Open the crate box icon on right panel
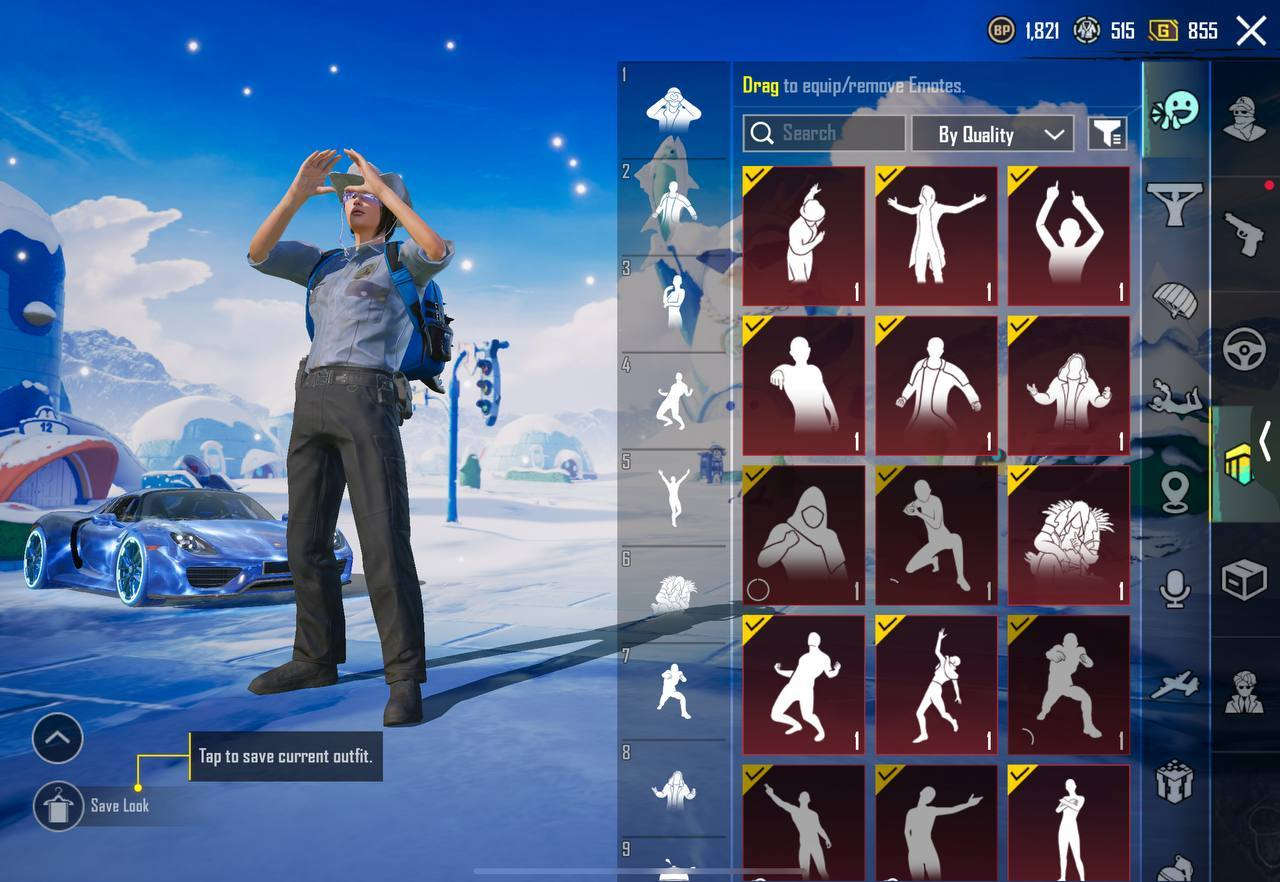Viewport: 1280px width, 882px height. (1243, 575)
